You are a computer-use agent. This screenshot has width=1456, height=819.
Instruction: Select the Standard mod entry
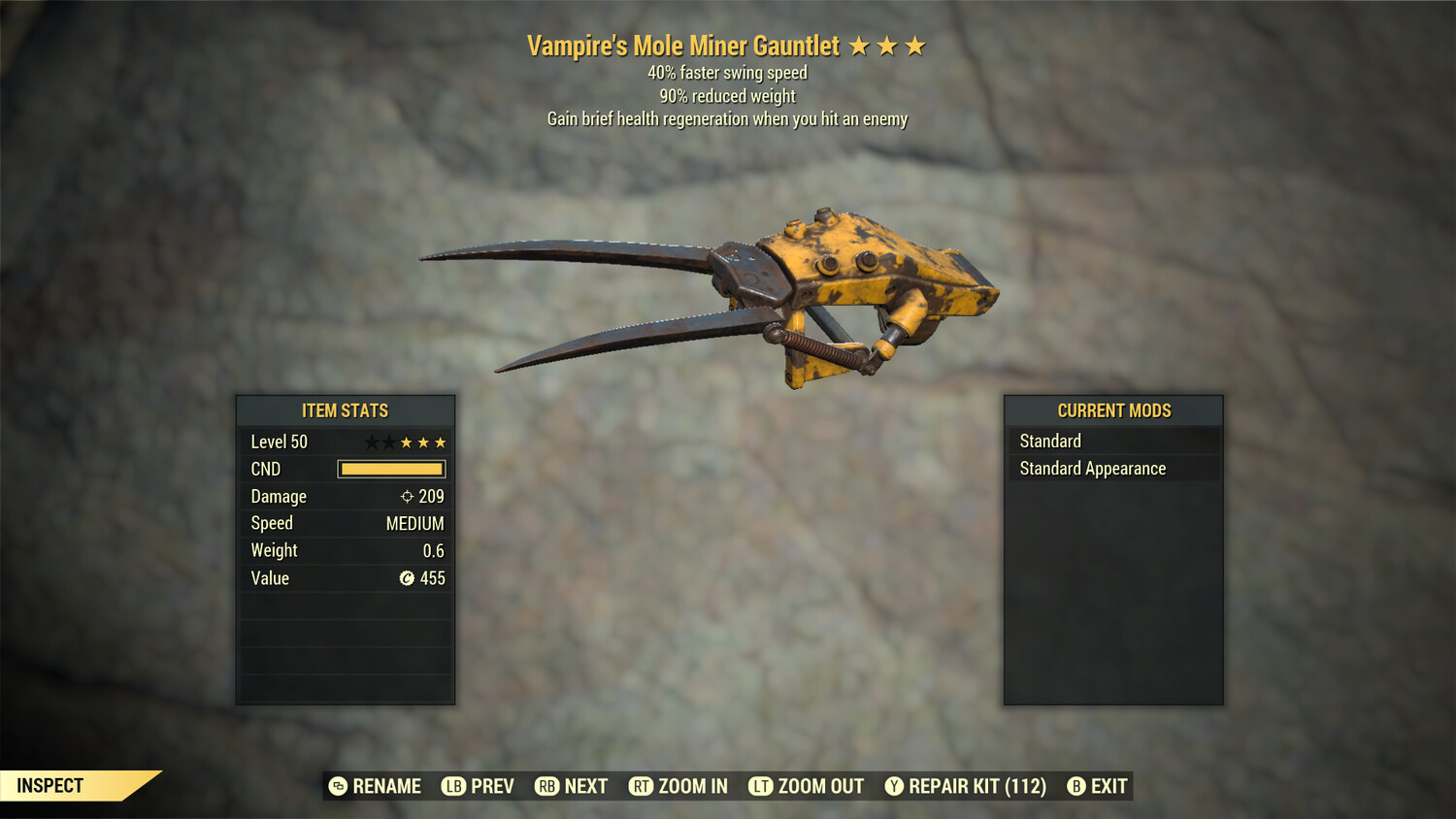1113,441
